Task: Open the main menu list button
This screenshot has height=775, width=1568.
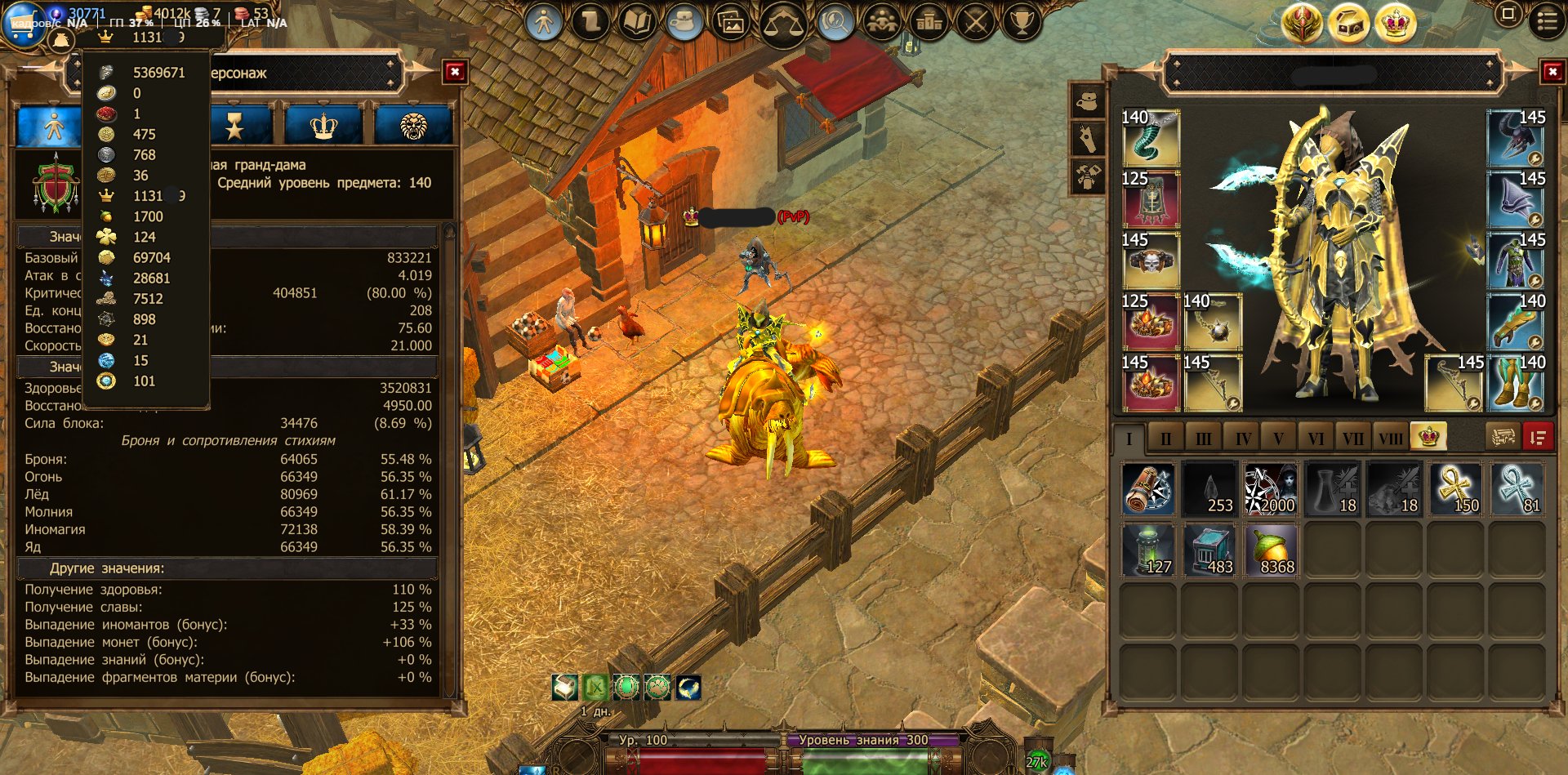Action: point(1547,21)
